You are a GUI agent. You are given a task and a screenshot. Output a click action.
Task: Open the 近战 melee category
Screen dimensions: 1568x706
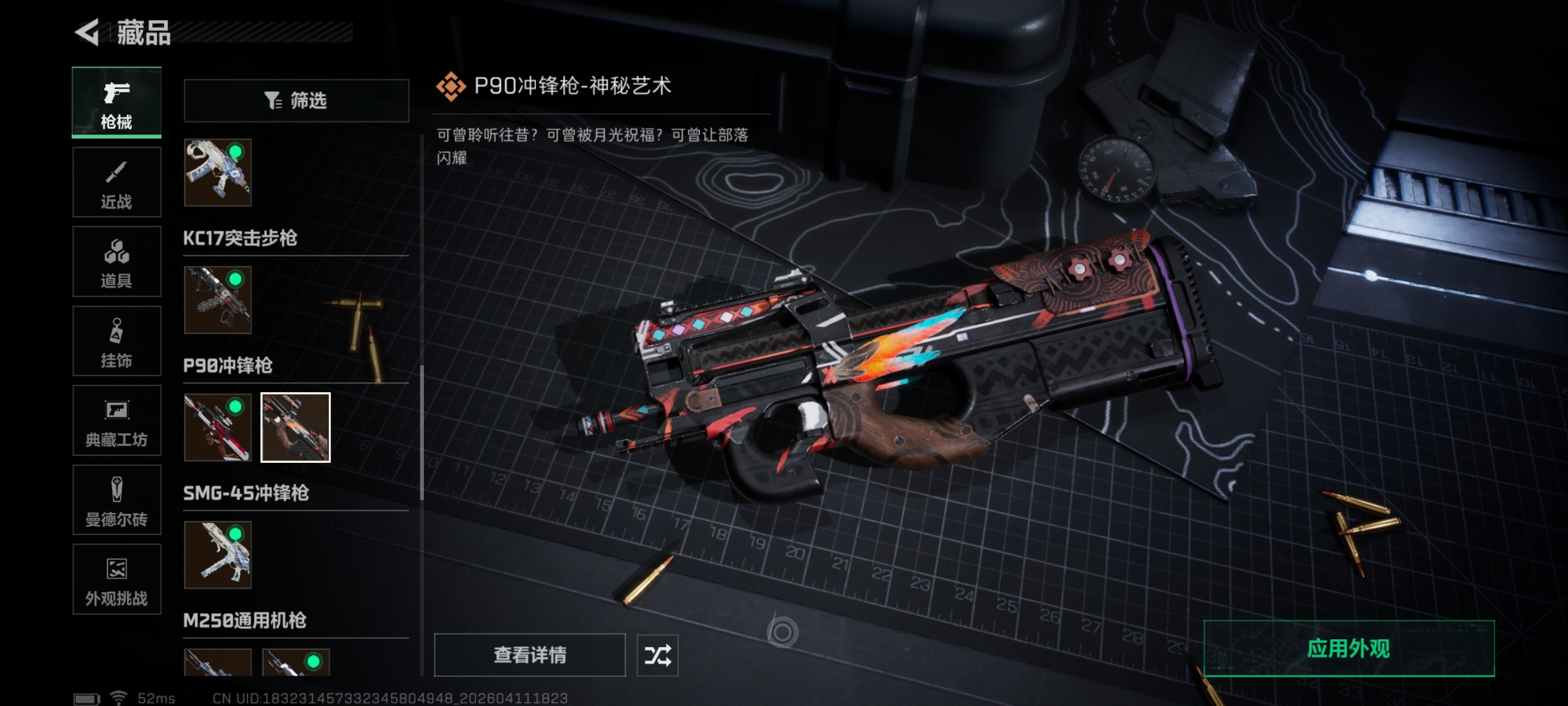point(116,182)
